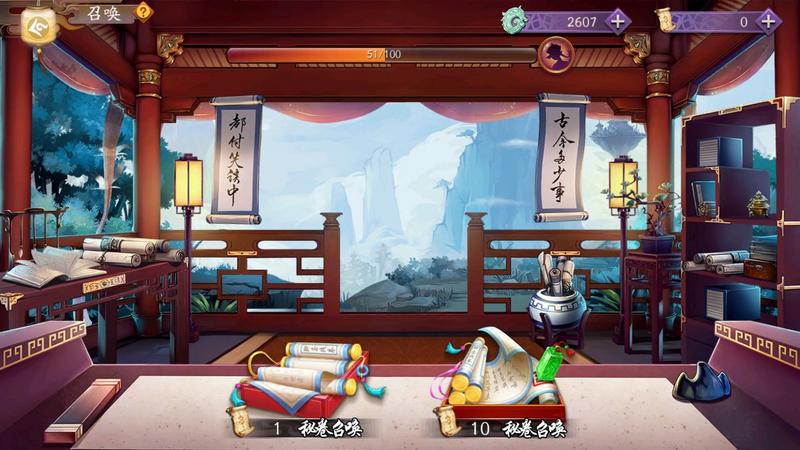Viewport: 800px width, 450px height.
Task: Perform the 10x 秘卷召唤 summon
Action: (x=500, y=385)
